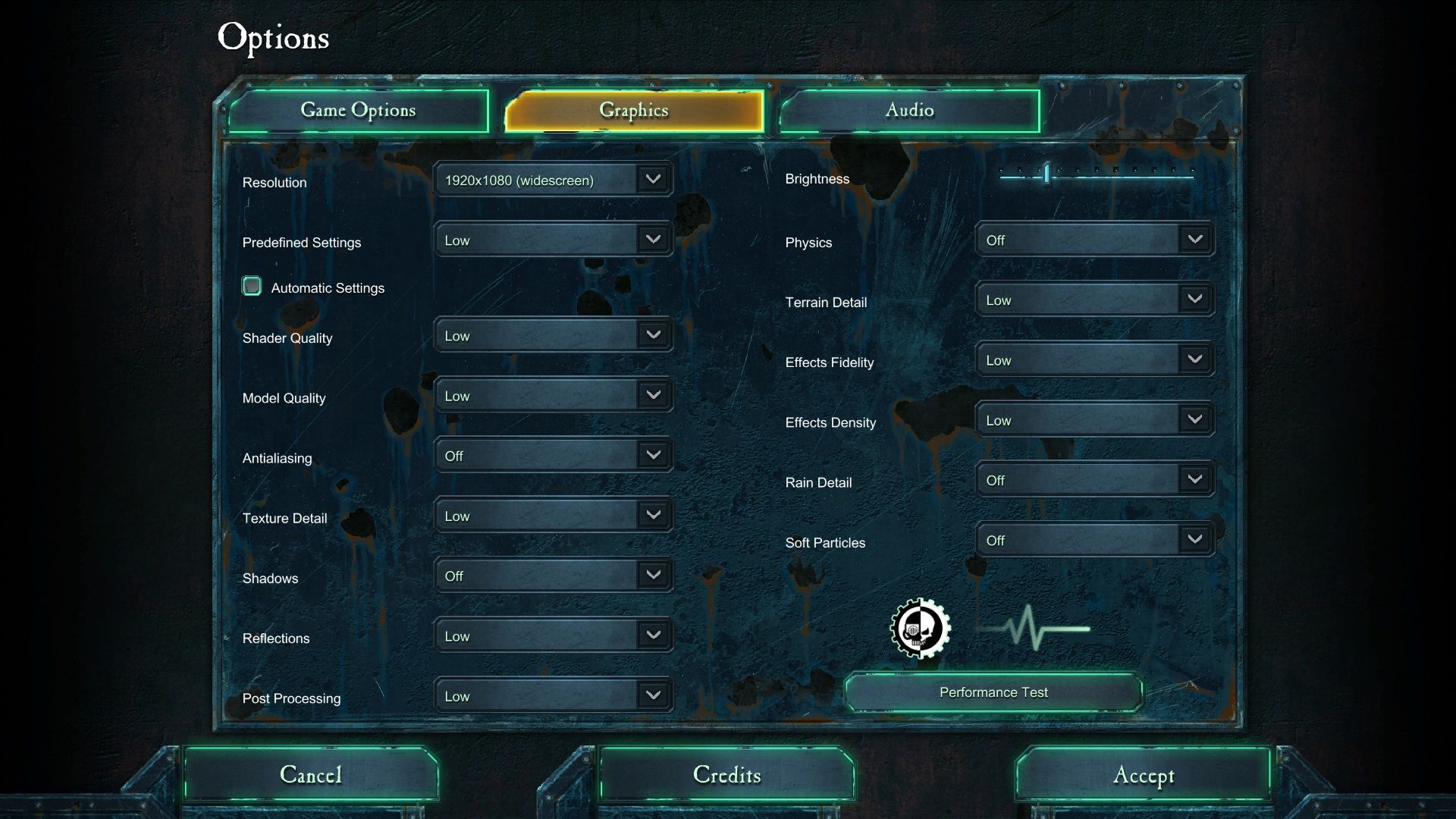This screenshot has width=1456, height=819.
Task: Switch to the Game Options tab
Action: (x=358, y=111)
